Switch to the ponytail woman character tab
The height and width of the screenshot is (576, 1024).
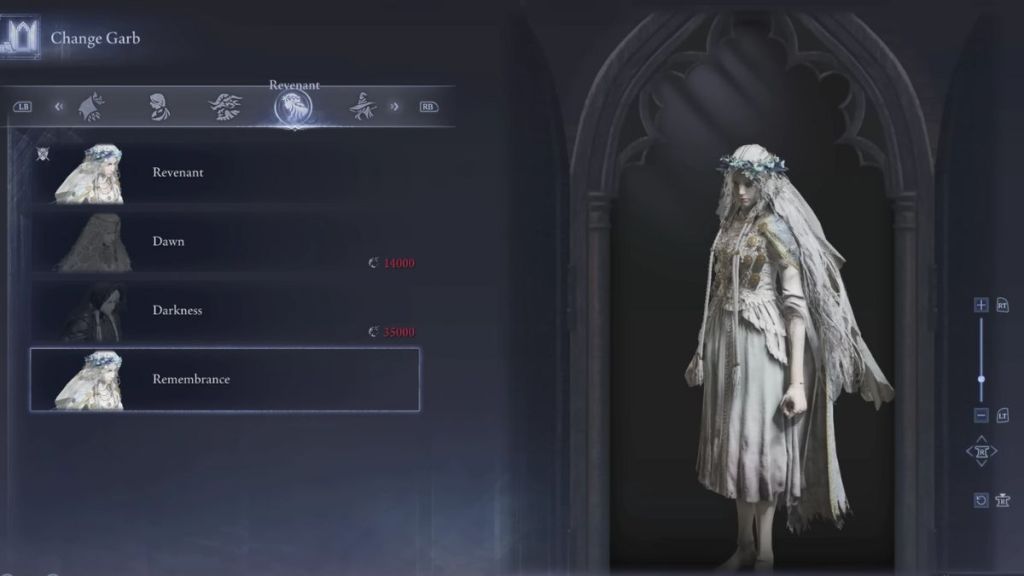tap(159, 107)
